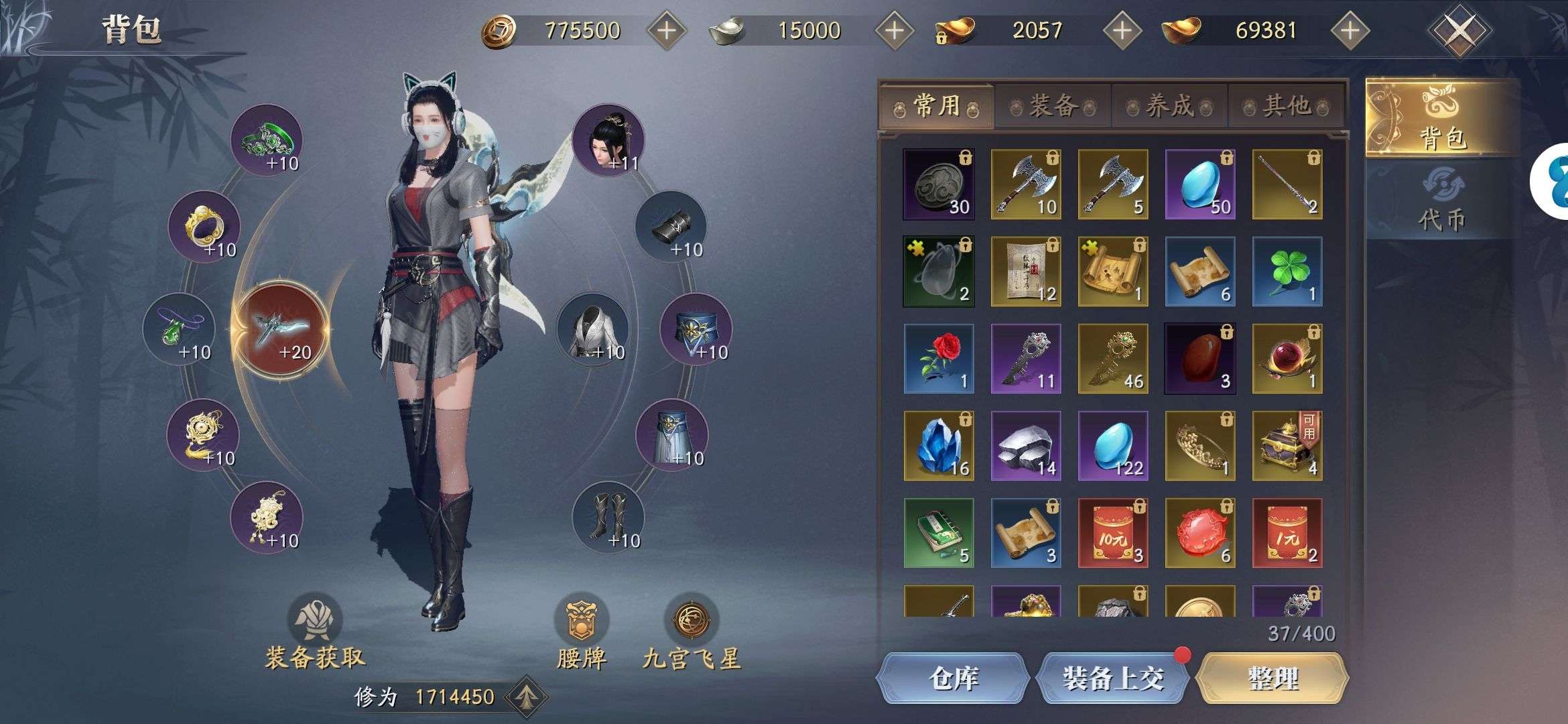Switch to the 装备 tab
This screenshot has width=1568, height=724.
pos(1053,106)
